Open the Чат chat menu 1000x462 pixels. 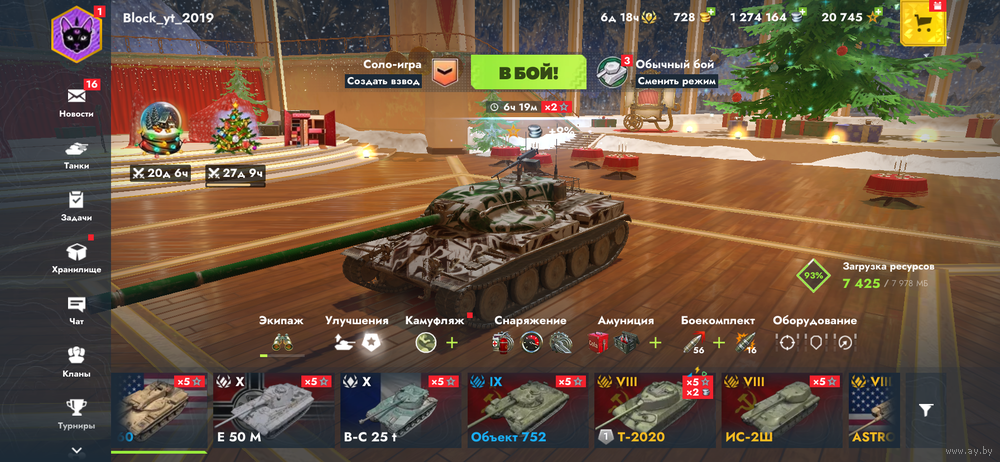[76, 308]
